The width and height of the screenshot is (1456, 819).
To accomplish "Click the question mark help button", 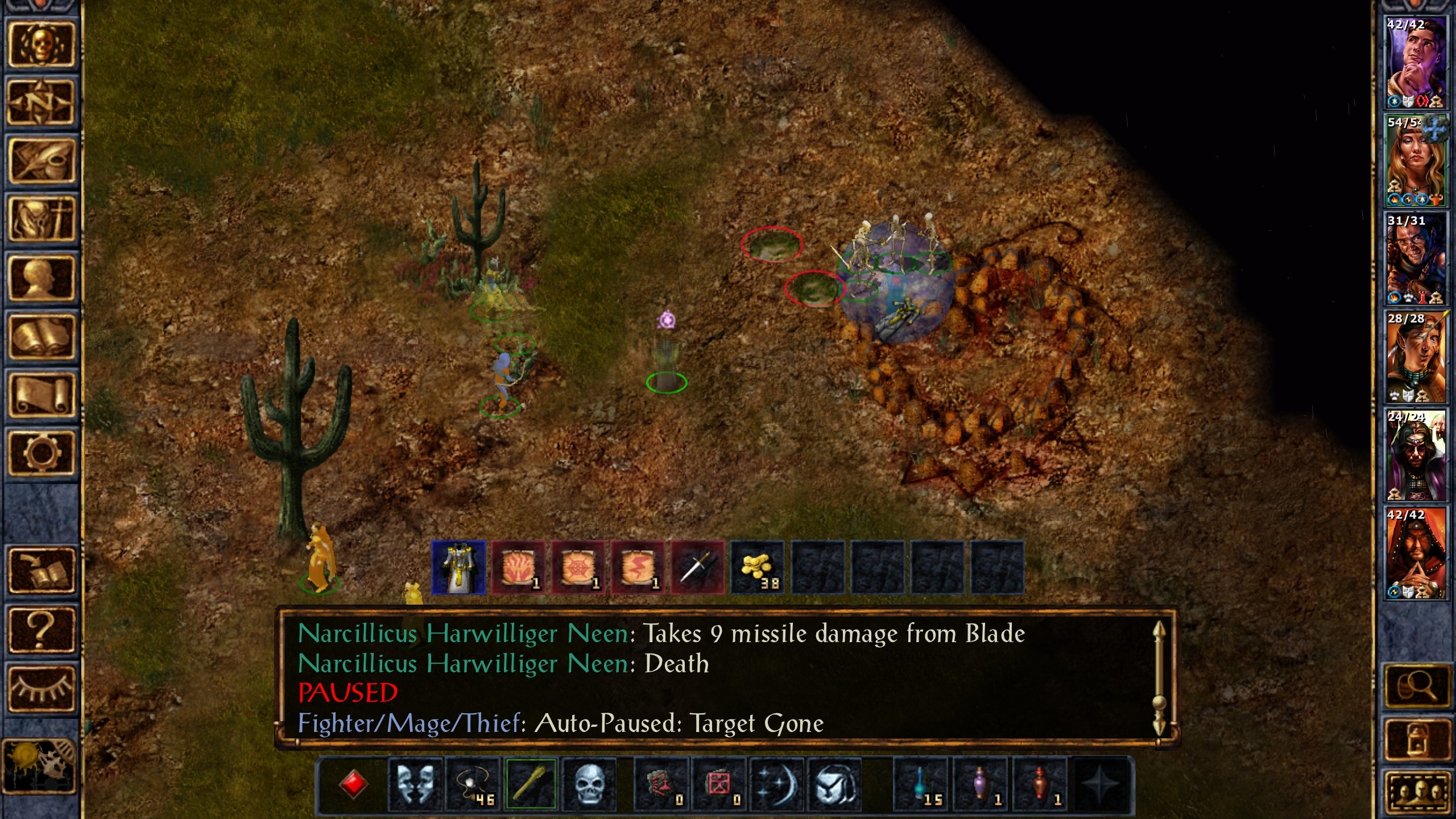I will tap(41, 630).
